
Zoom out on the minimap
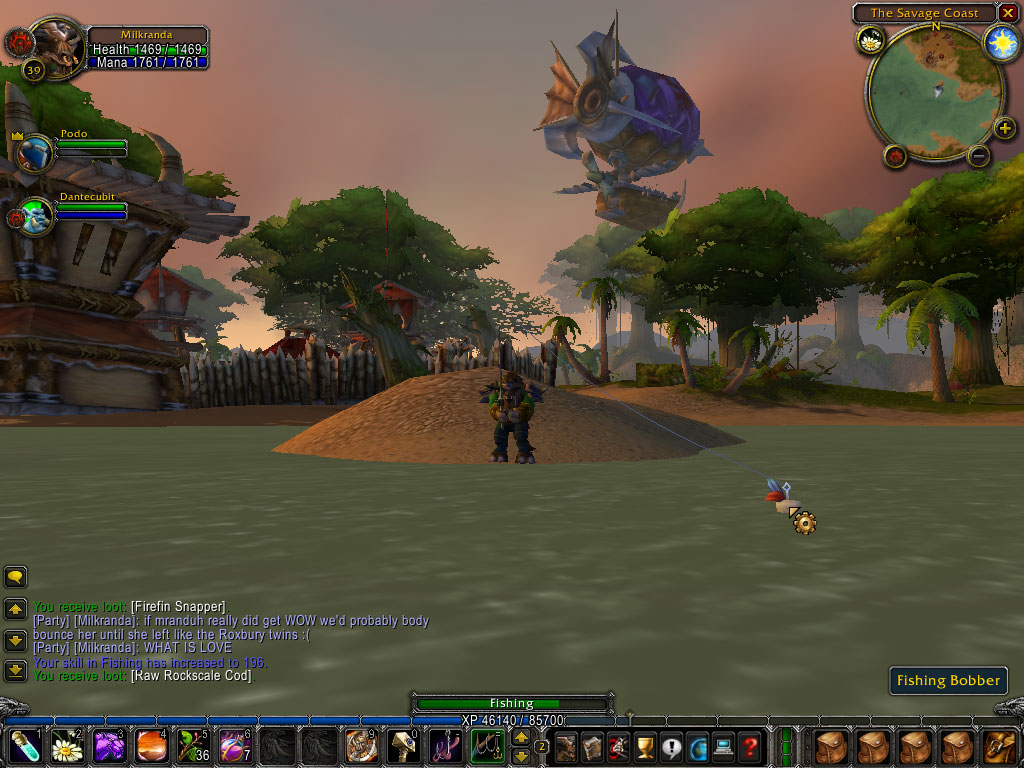coord(979,155)
